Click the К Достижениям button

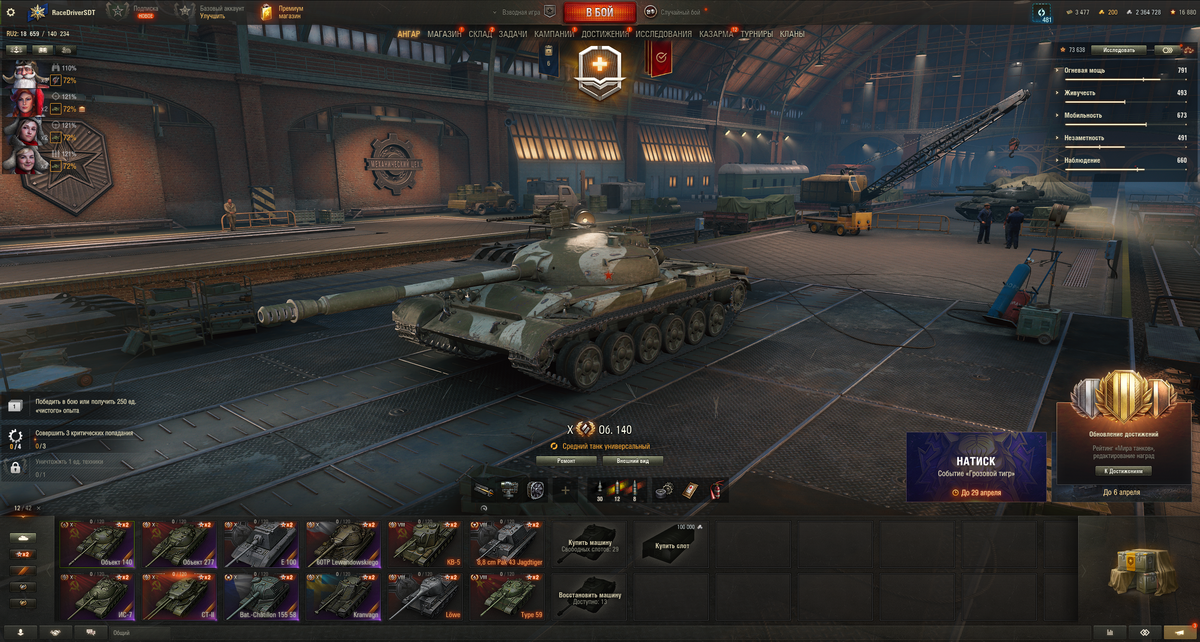coord(1125,470)
